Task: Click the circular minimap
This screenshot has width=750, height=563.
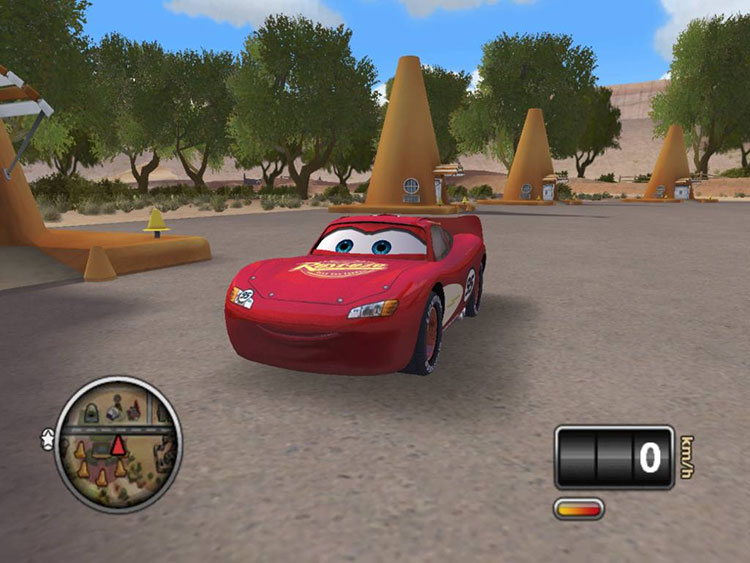Action: click(x=118, y=445)
